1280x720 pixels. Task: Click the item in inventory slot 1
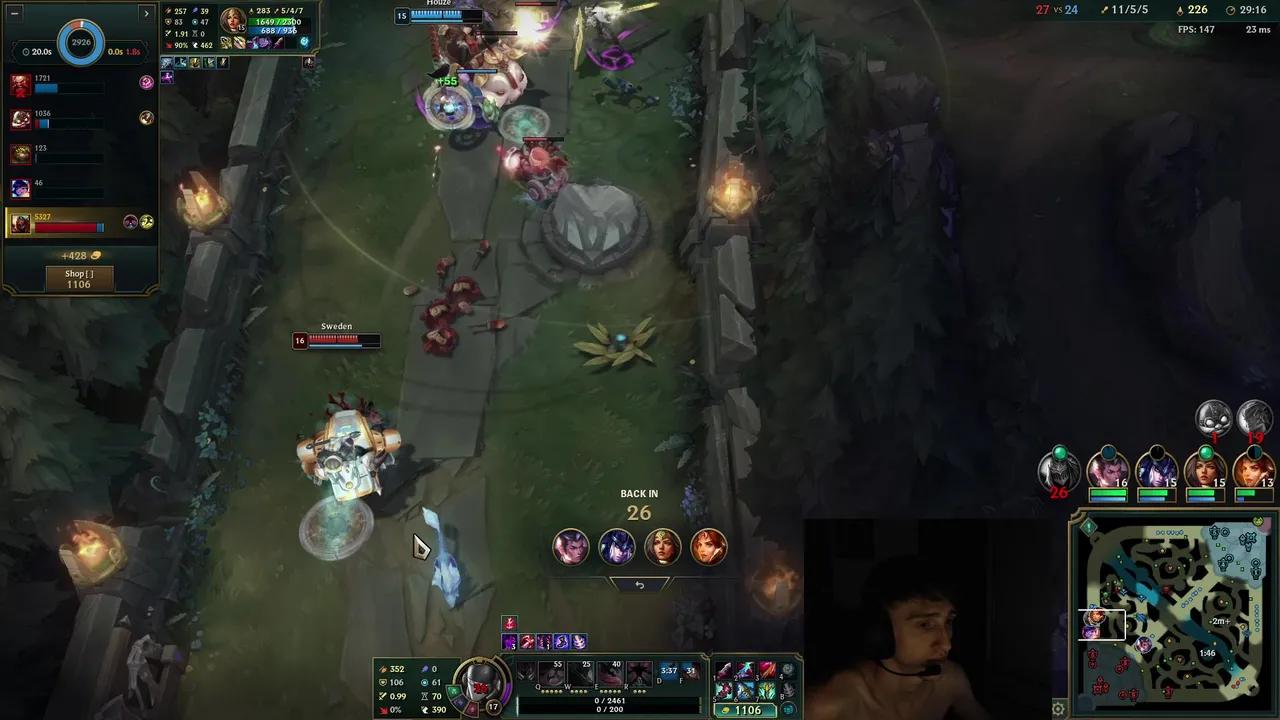[726, 670]
